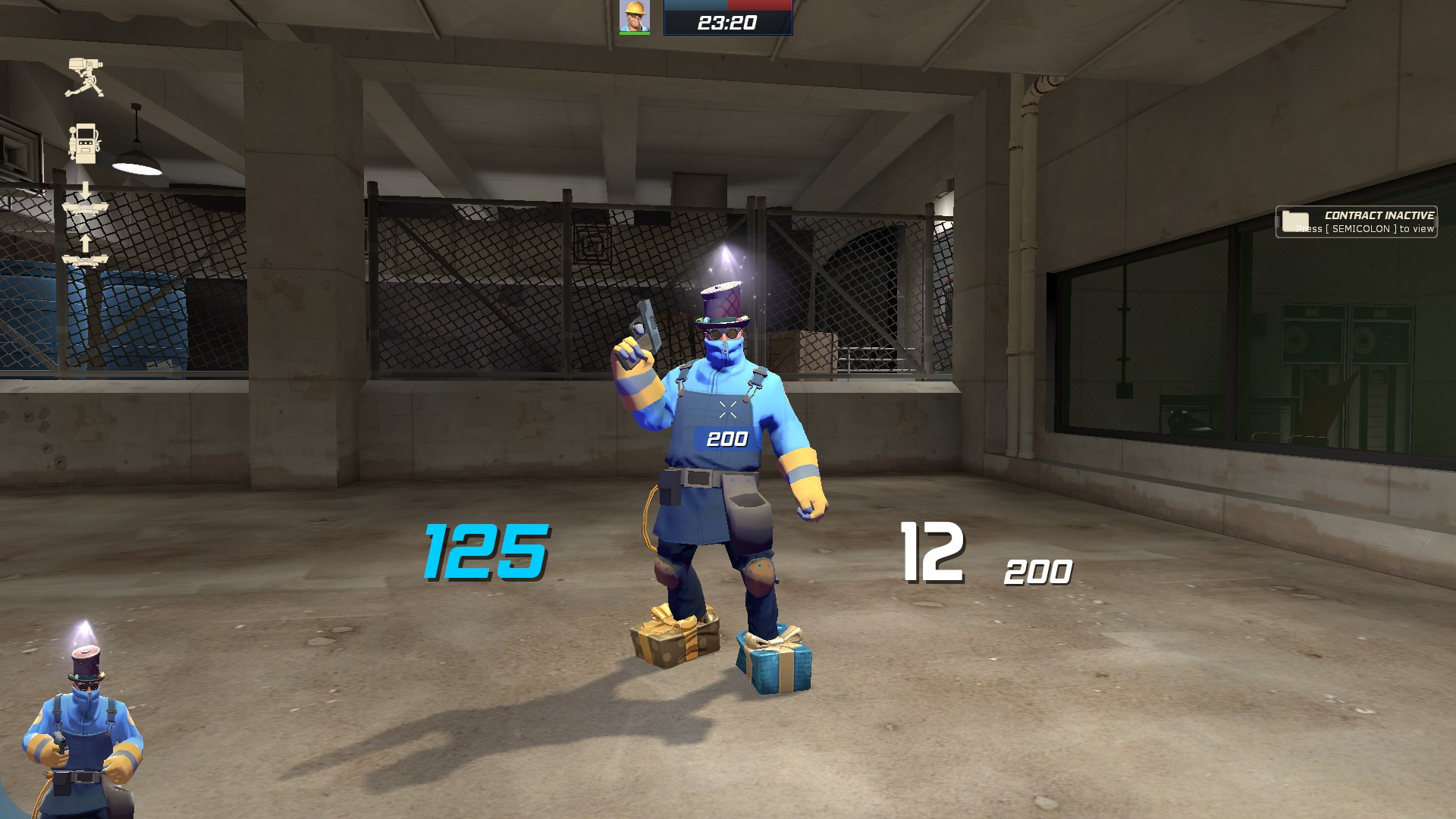This screenshot has height=819, width=1456.
Task: Click the teleporter exit icon
Action: [x=86, y=259]
